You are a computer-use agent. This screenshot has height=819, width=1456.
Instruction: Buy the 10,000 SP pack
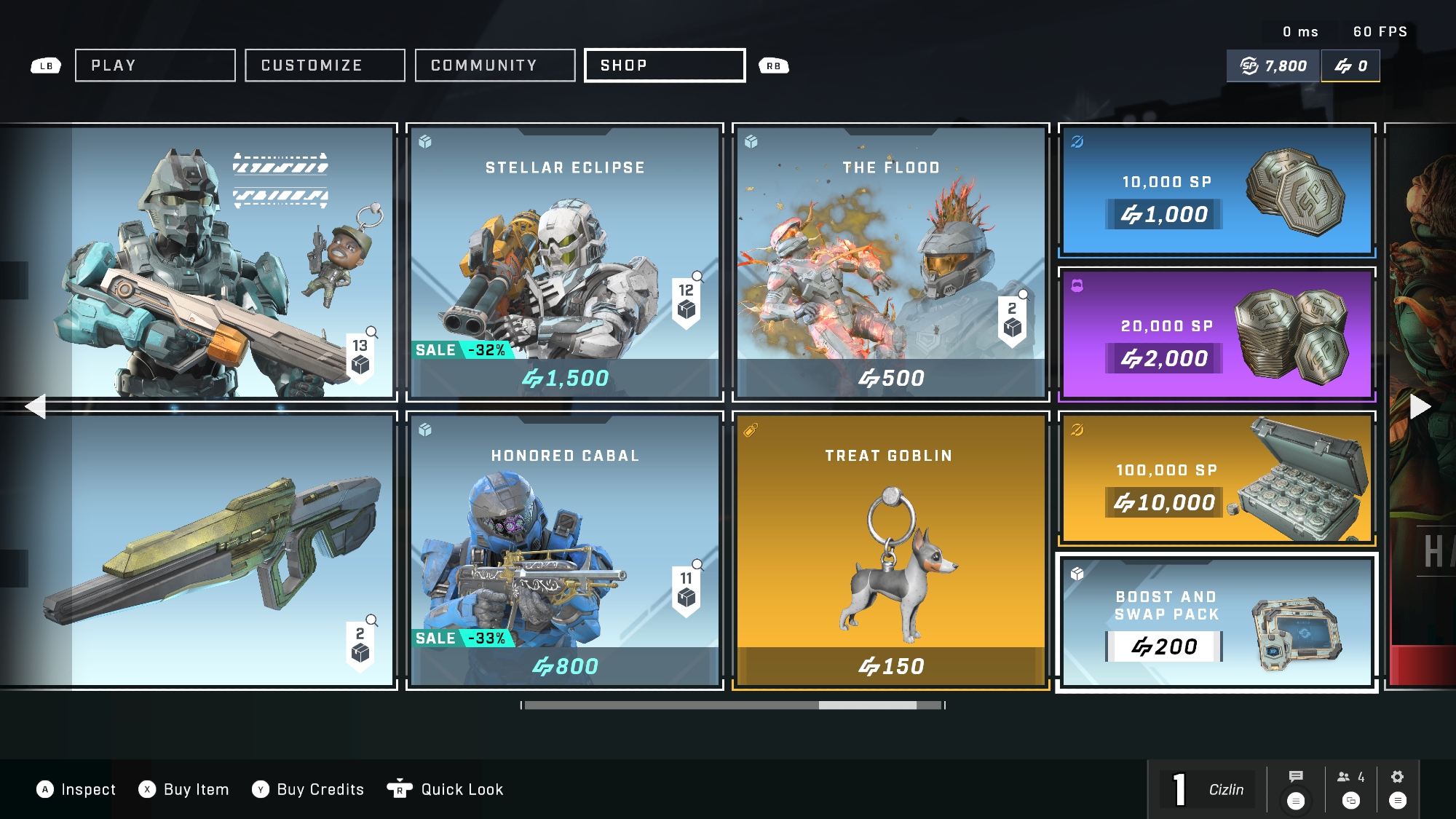pos(1216,190)
